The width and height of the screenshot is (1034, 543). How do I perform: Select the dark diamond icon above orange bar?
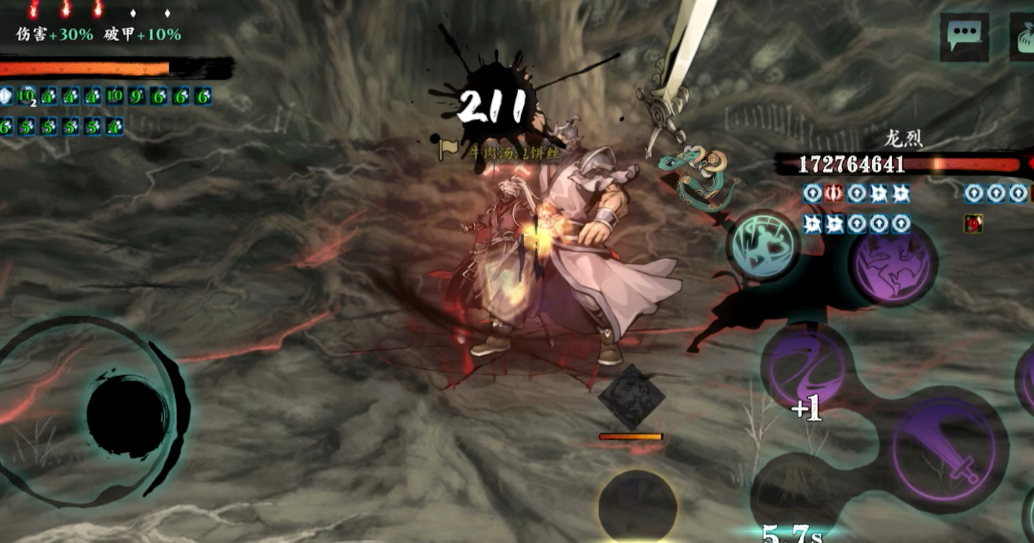631,396
